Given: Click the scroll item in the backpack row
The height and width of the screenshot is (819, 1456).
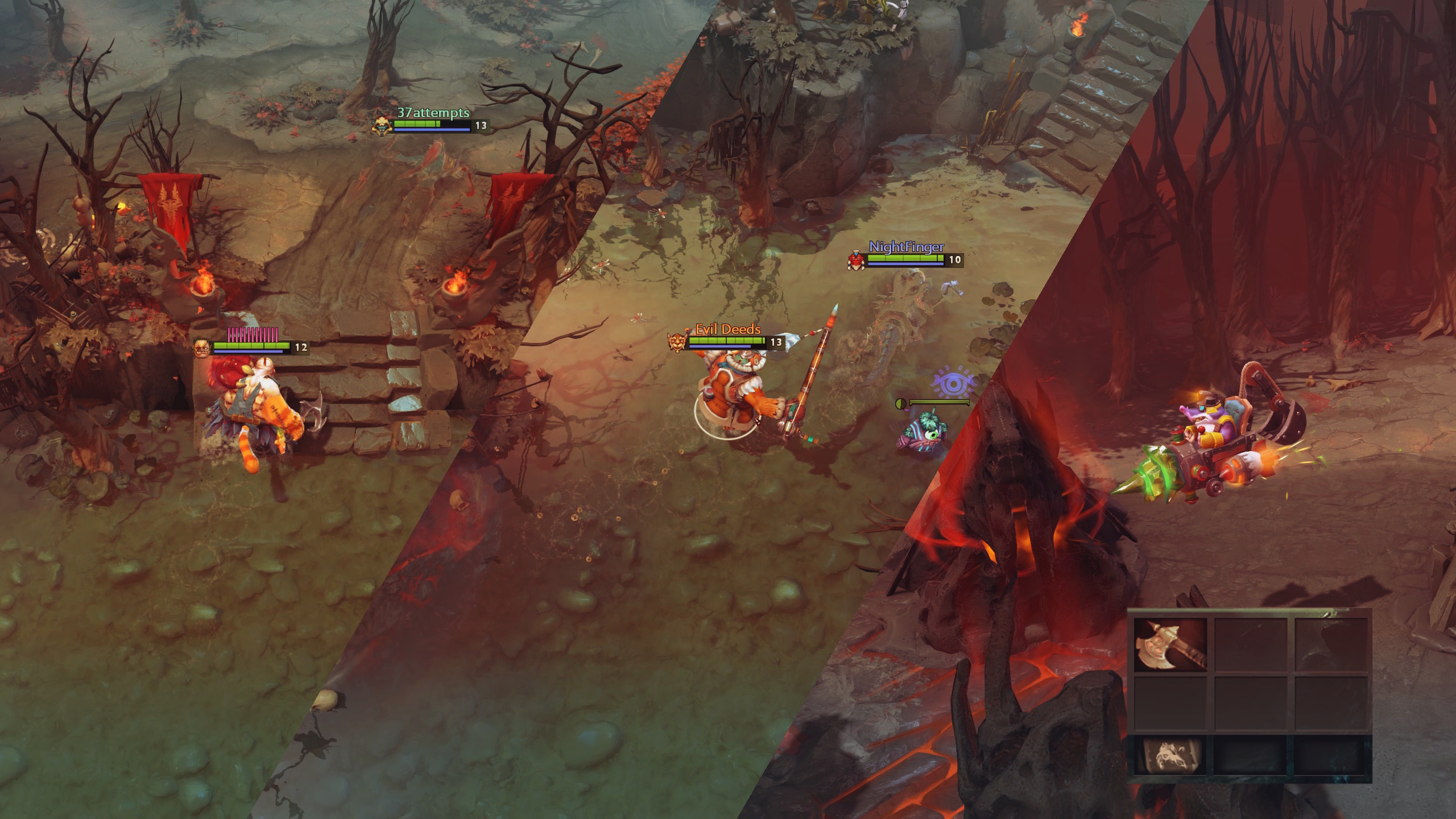Looking at the screenshot, I should 1170,755.
